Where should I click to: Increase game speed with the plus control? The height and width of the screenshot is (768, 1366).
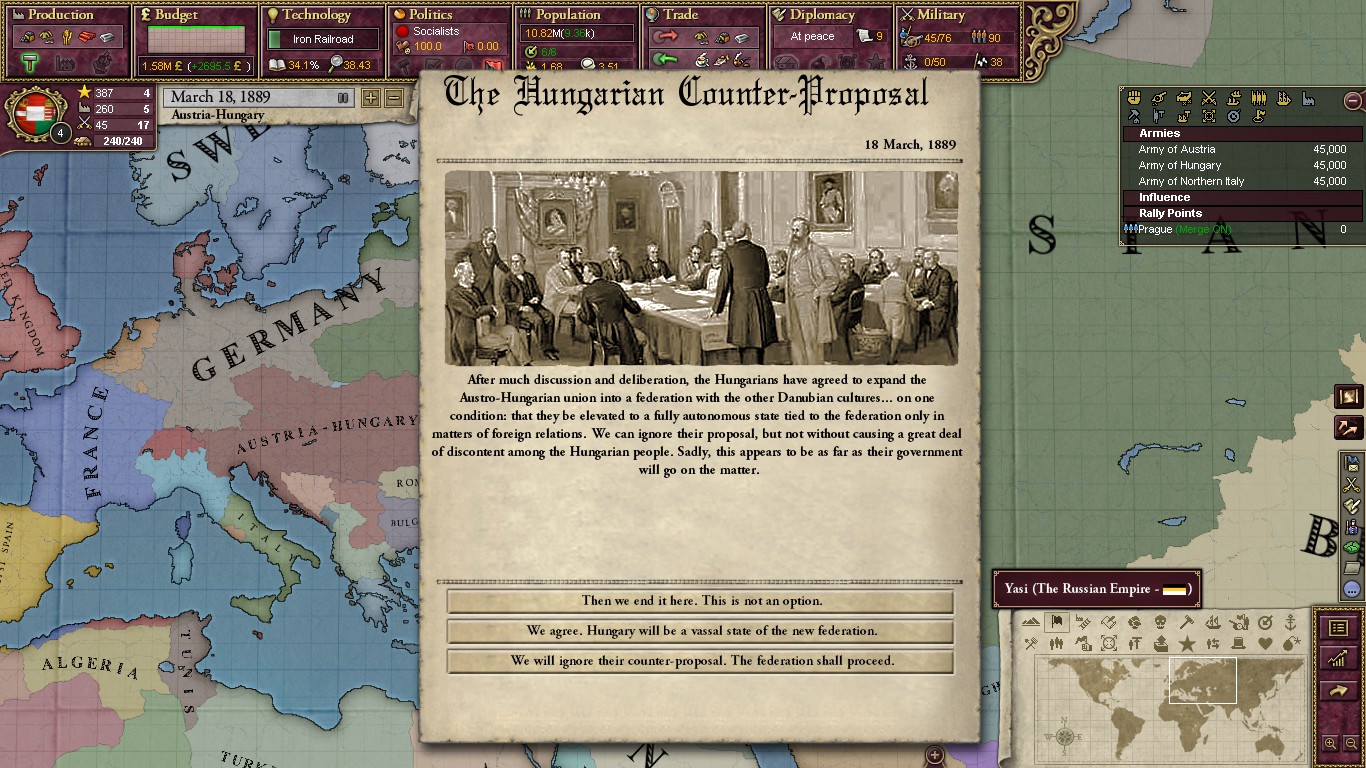371,97
